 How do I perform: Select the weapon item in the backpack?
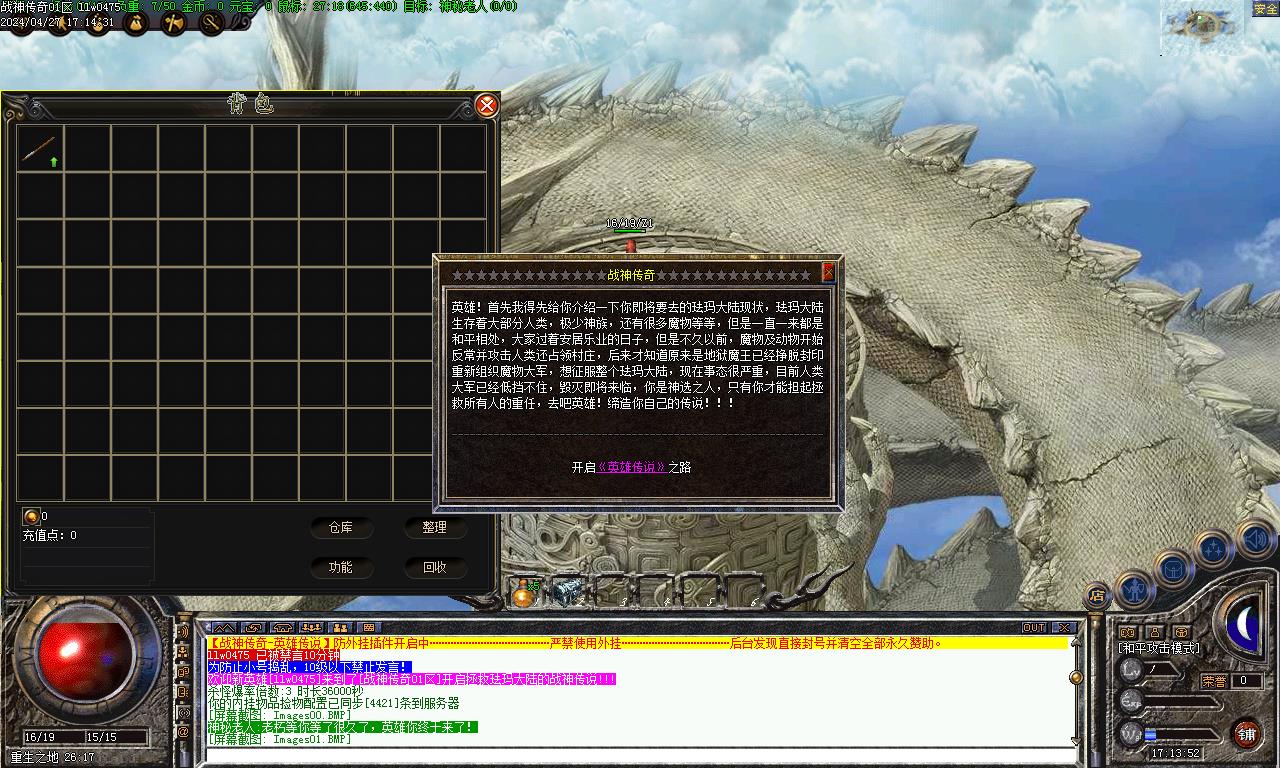(x=40, y=149)
